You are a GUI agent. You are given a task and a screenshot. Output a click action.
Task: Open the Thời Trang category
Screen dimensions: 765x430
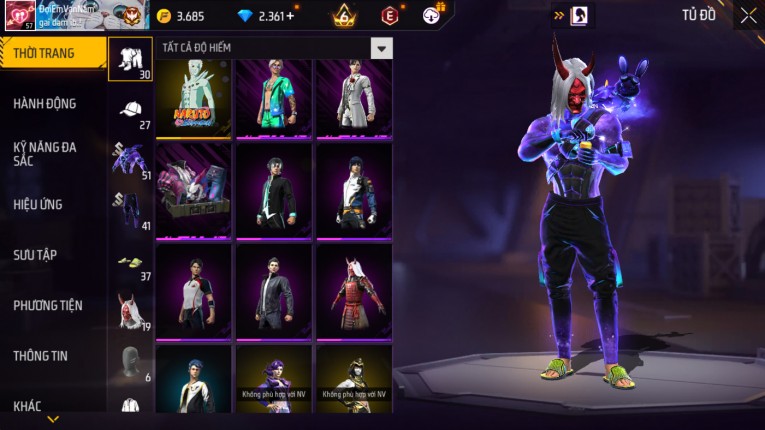(50, 53)
